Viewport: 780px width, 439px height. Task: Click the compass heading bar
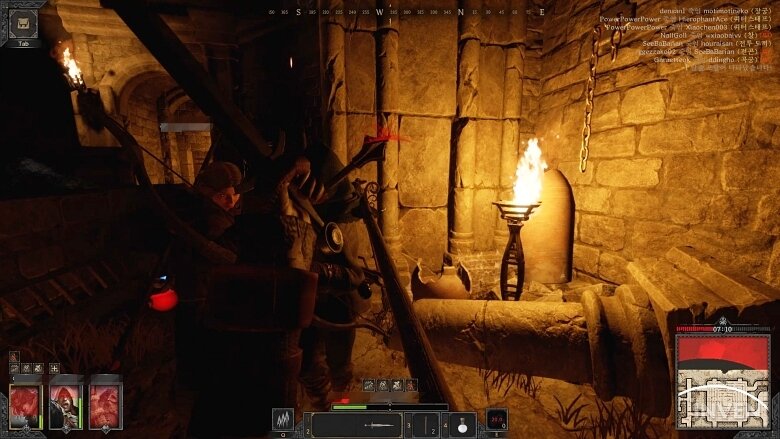(x=408, y=12)
